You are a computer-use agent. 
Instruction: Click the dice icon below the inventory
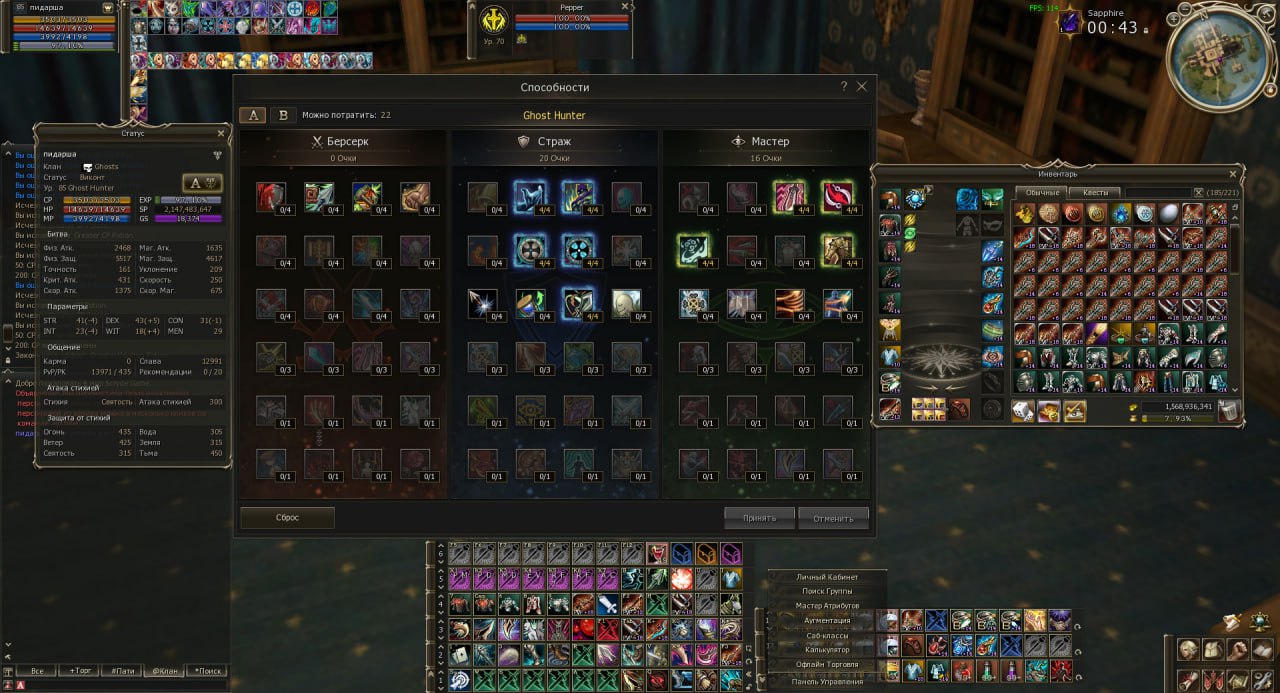click(x=1023, y=410)
